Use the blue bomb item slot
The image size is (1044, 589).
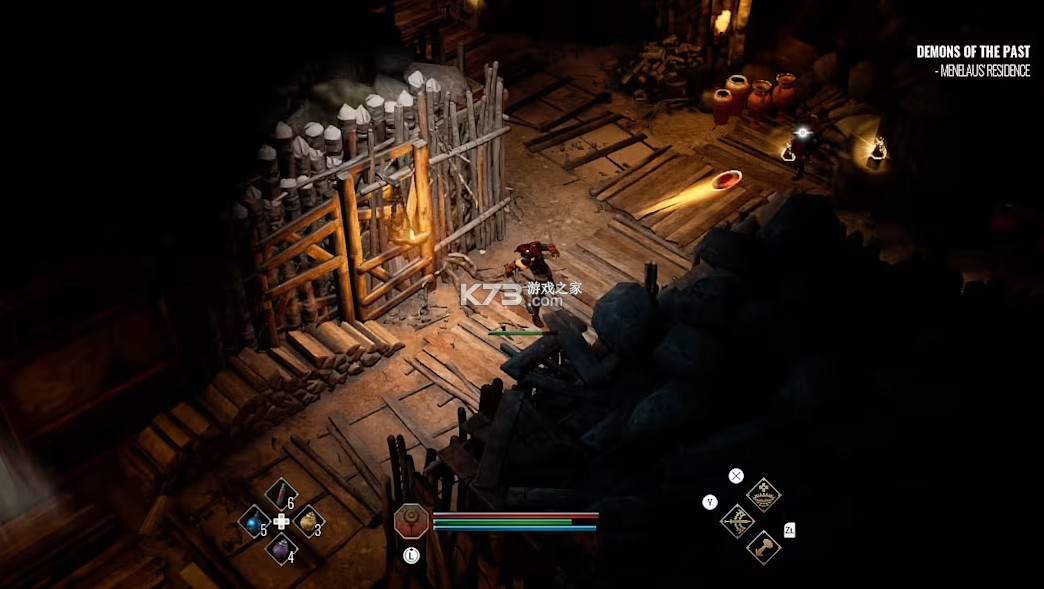(254, 521)
